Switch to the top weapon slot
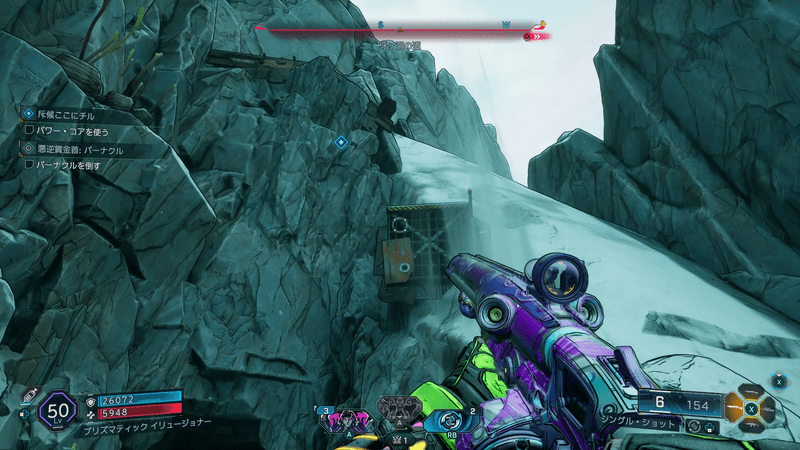The width and height of the screenshot is (800, 450). (x=749, y=393)
